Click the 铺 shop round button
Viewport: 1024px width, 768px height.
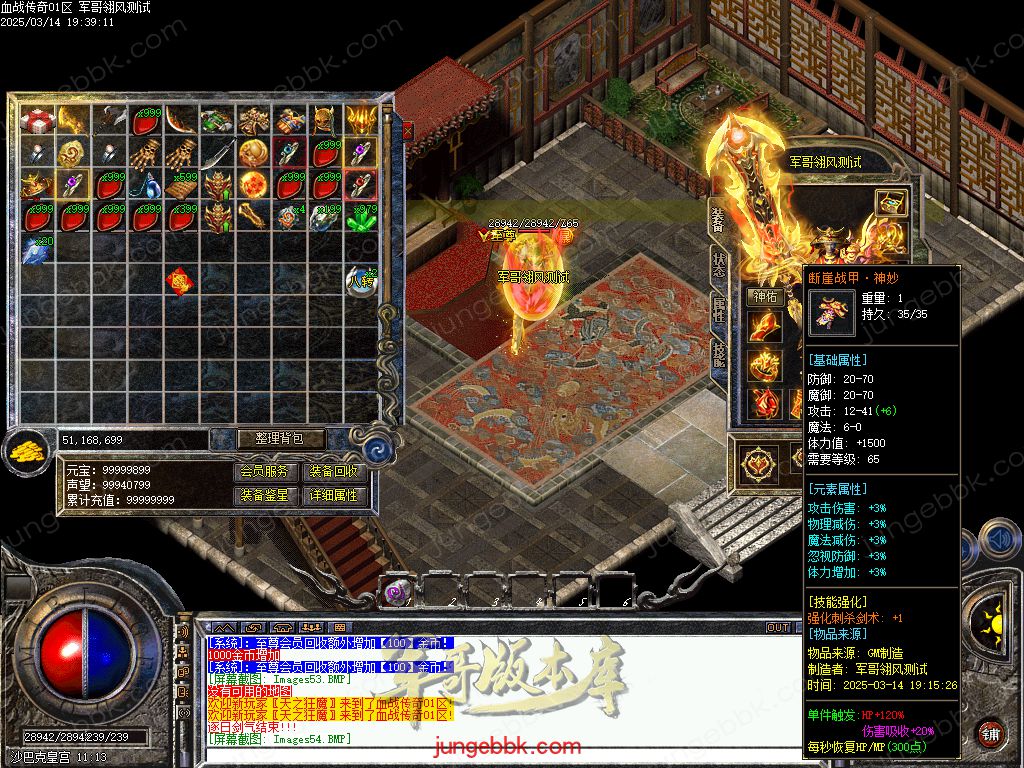(x=990, y=732)
